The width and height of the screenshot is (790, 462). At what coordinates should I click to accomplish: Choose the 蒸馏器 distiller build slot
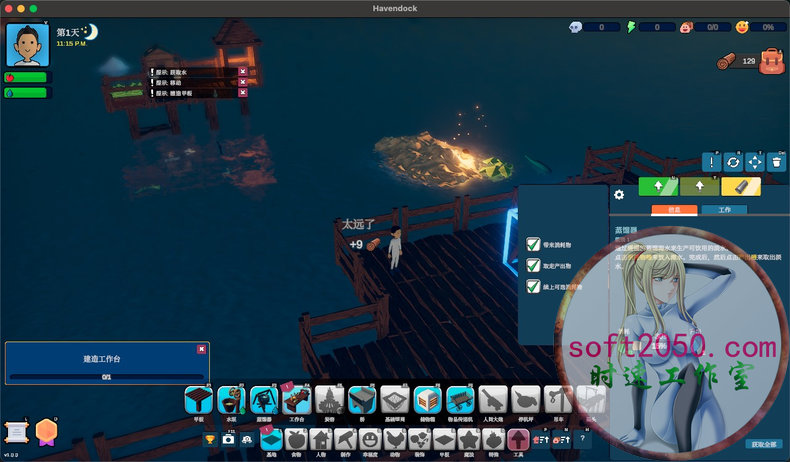coord(264,400)
